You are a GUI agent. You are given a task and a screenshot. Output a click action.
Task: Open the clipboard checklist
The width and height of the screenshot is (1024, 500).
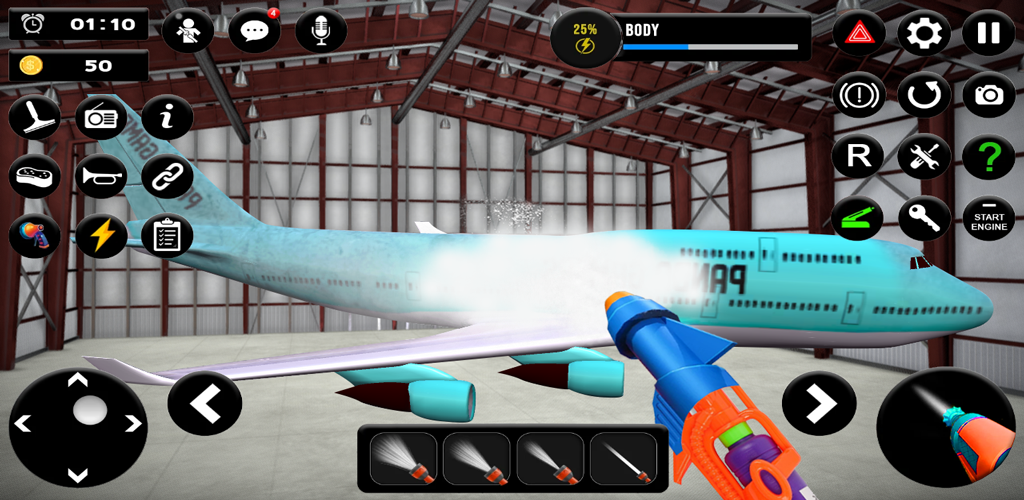(167, 236)
